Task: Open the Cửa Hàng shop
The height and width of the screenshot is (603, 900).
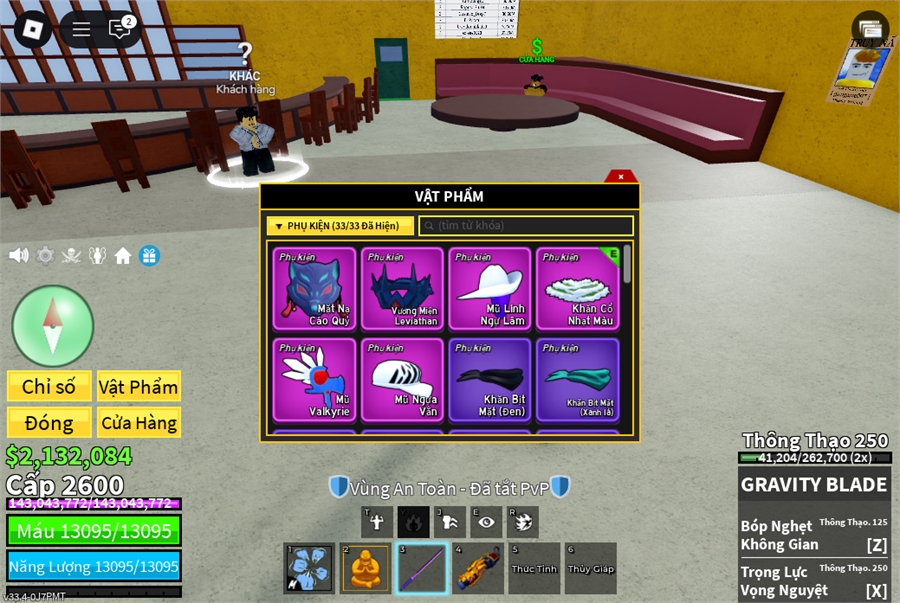Action: pos(138,423)
